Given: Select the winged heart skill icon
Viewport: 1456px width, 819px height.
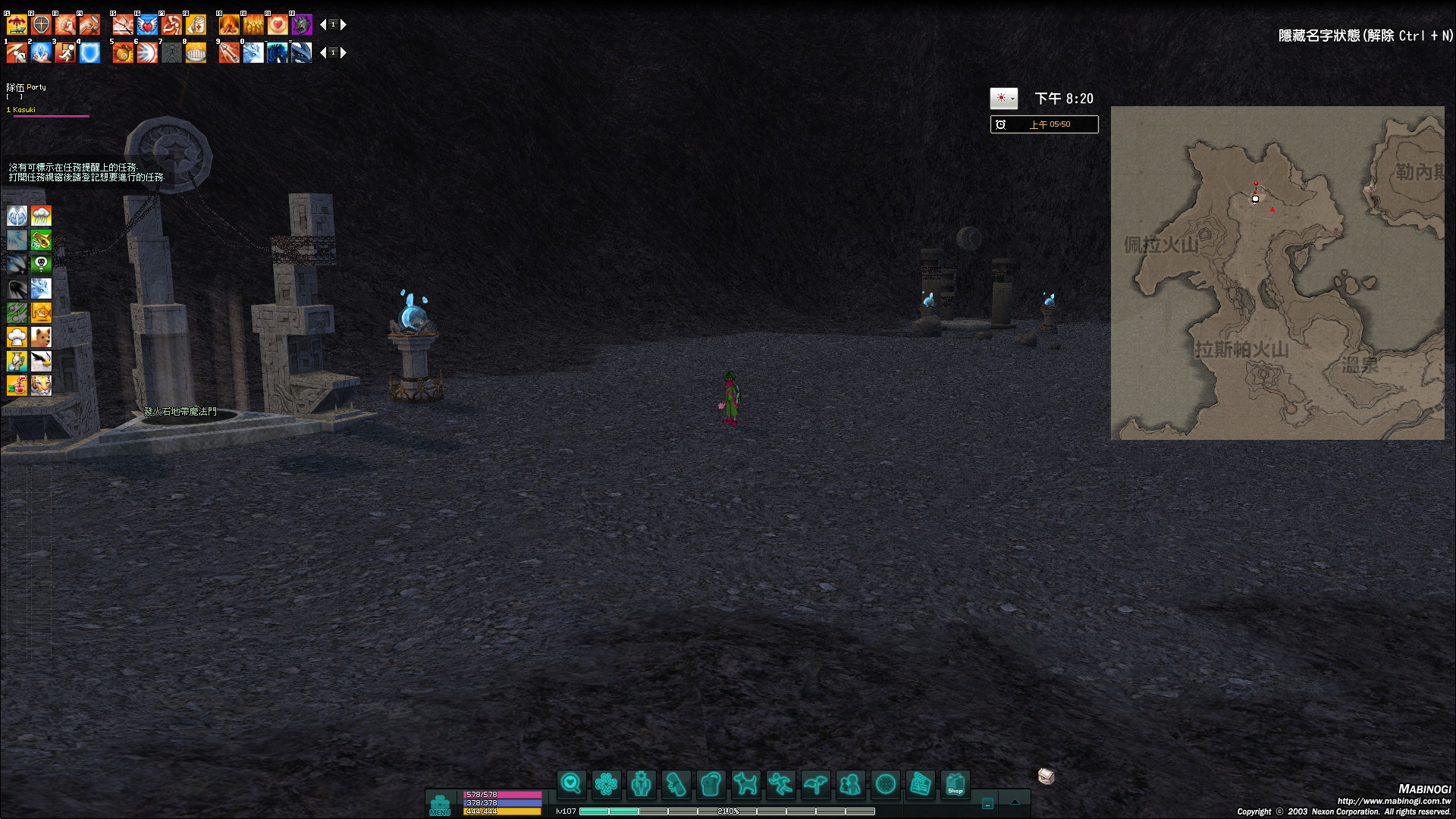Looking at the screenshot, I should coord(147,25).
